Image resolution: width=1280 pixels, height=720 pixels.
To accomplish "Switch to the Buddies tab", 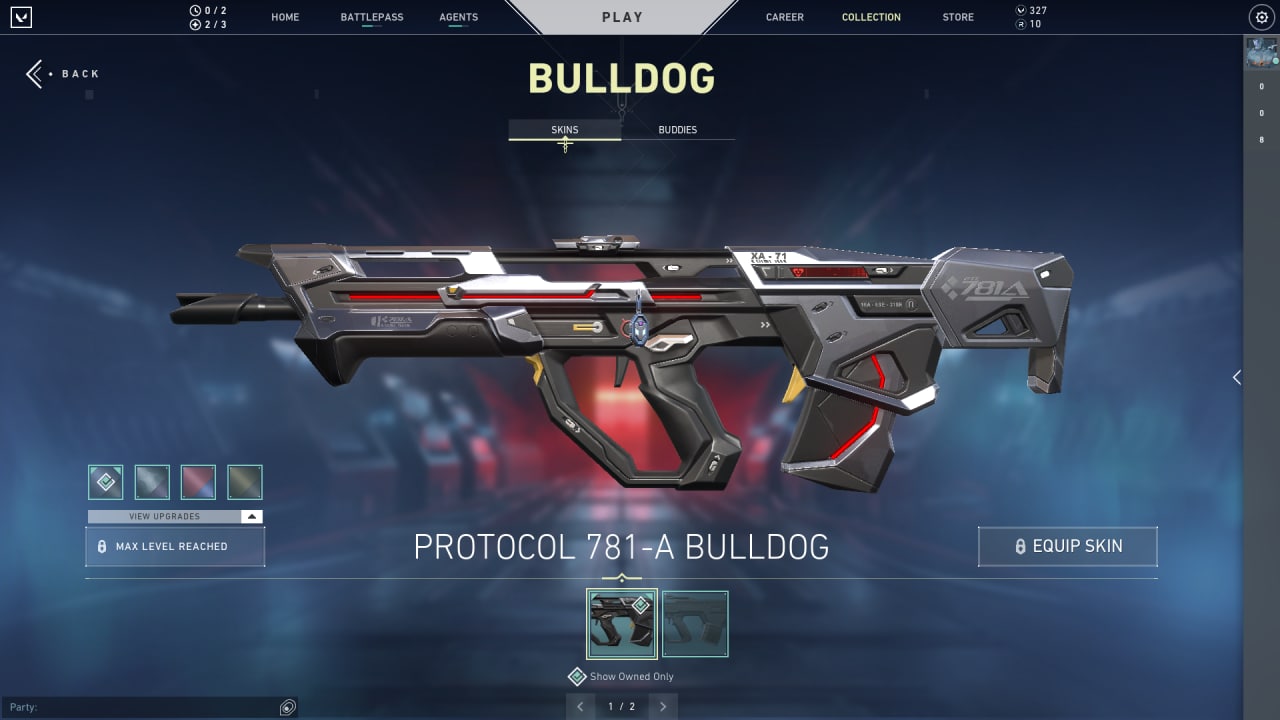I will pos(678,129).
